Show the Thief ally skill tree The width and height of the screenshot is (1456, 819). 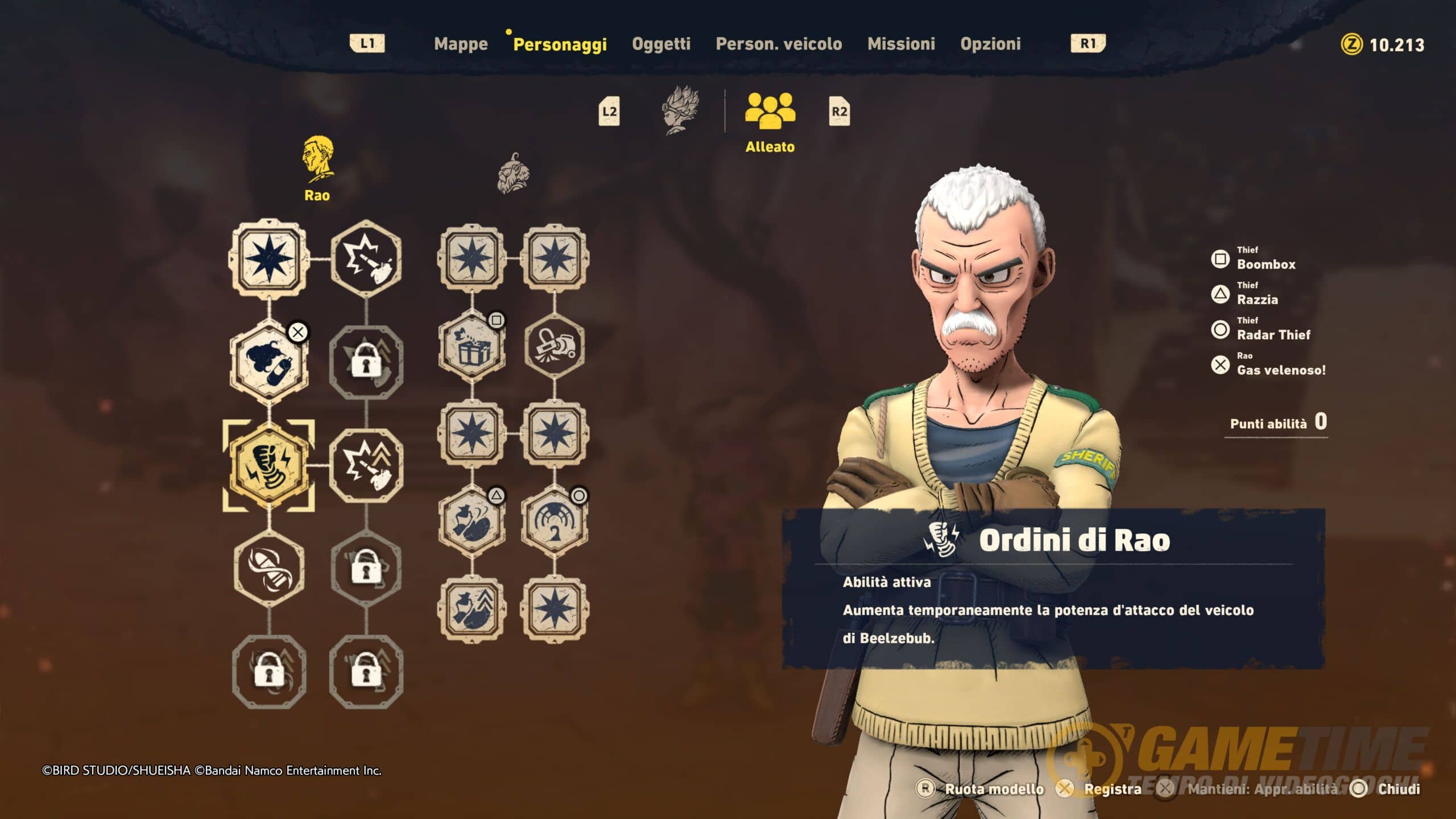click(513, 173)
